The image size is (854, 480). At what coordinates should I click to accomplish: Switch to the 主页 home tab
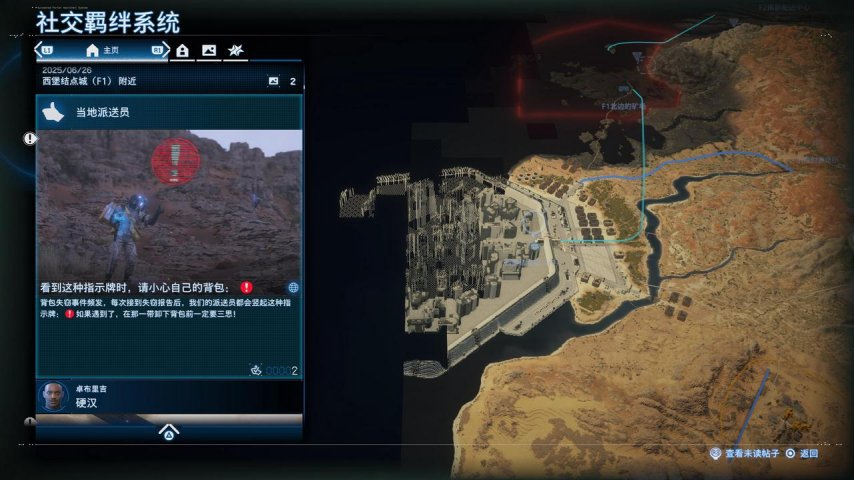point(103,50)
